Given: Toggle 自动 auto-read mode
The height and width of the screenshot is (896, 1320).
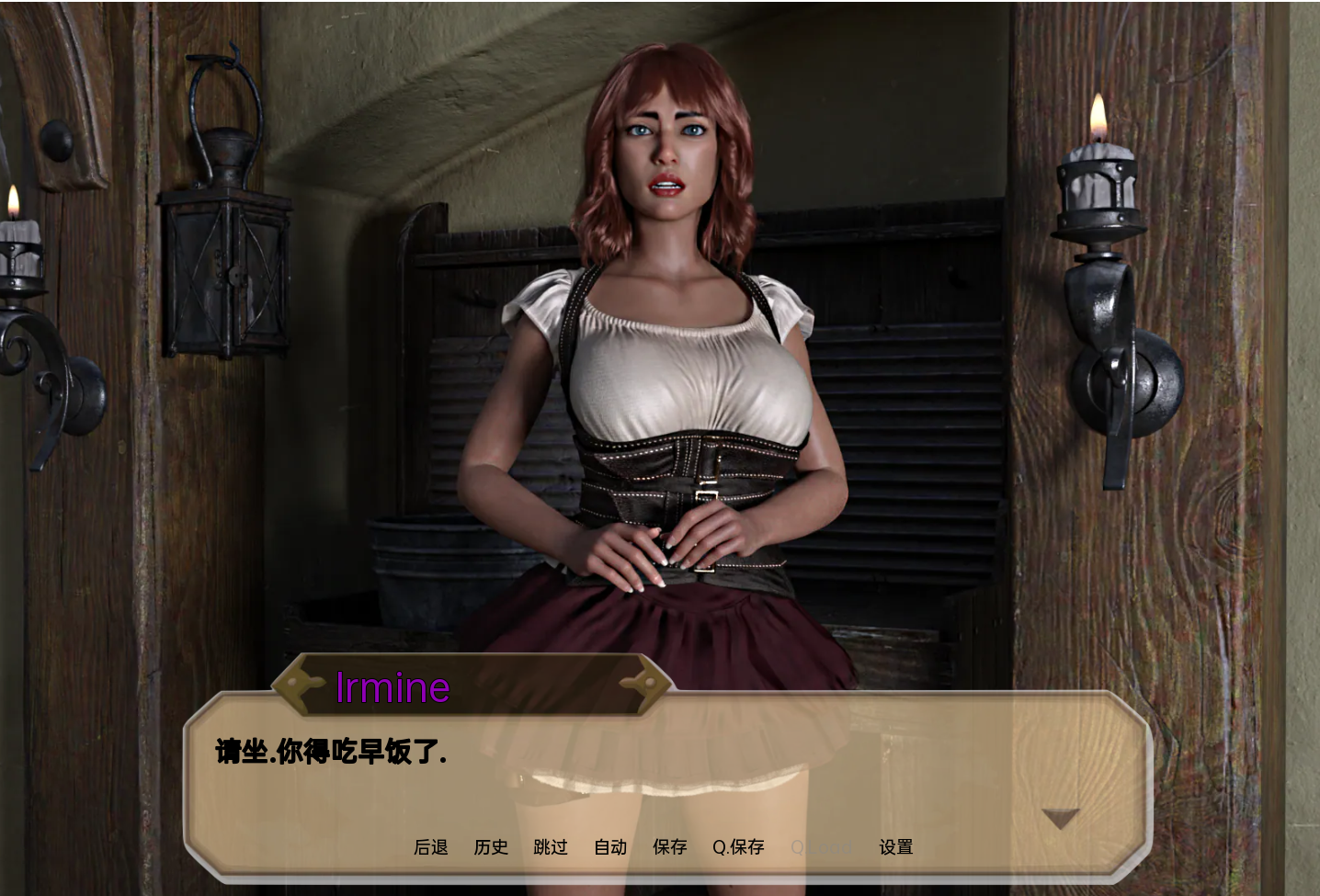Looking at the screenshot, I should coord(609,847).
